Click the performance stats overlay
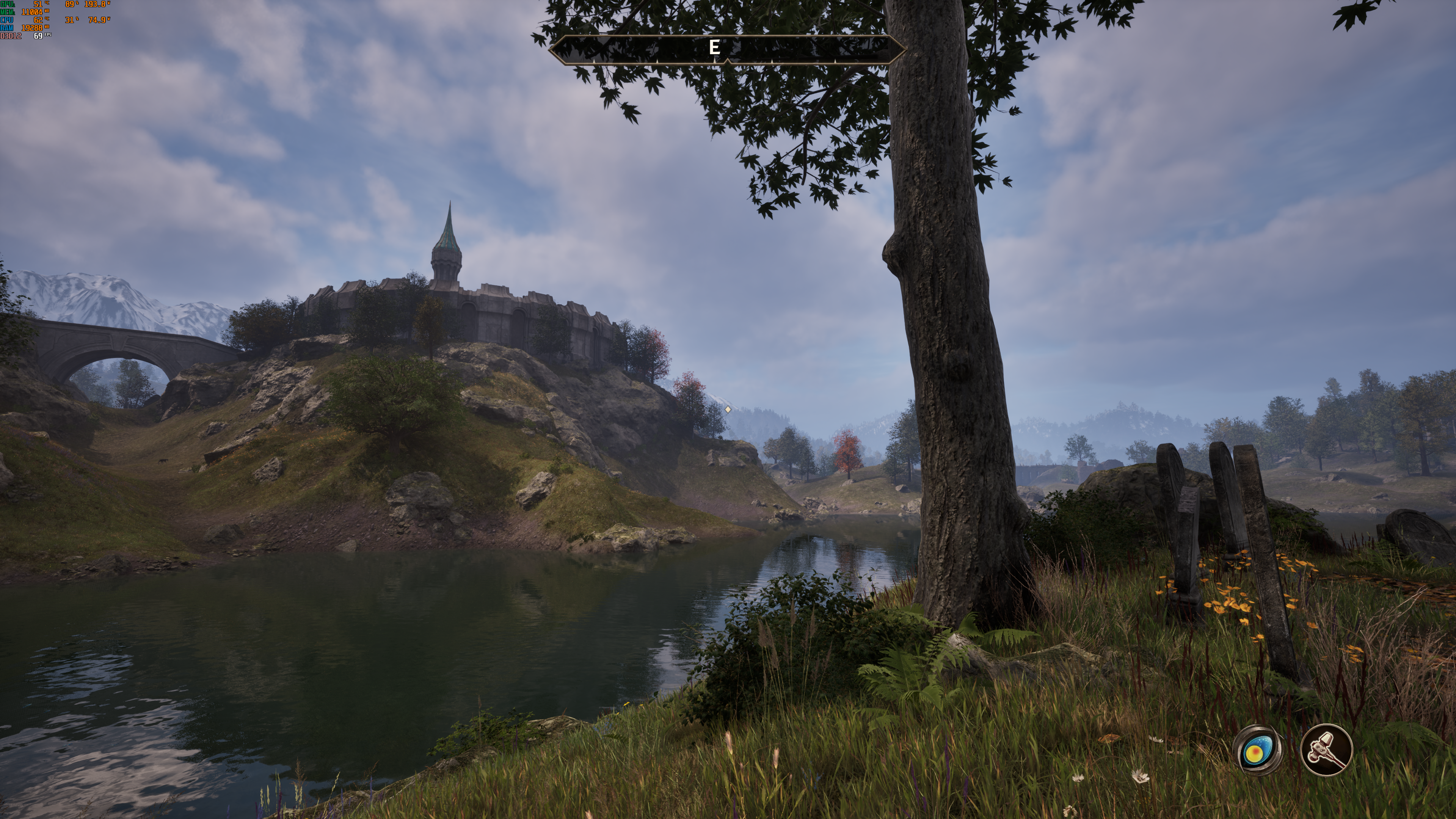Screen dimensions: 1456x819 pos(55,20)
